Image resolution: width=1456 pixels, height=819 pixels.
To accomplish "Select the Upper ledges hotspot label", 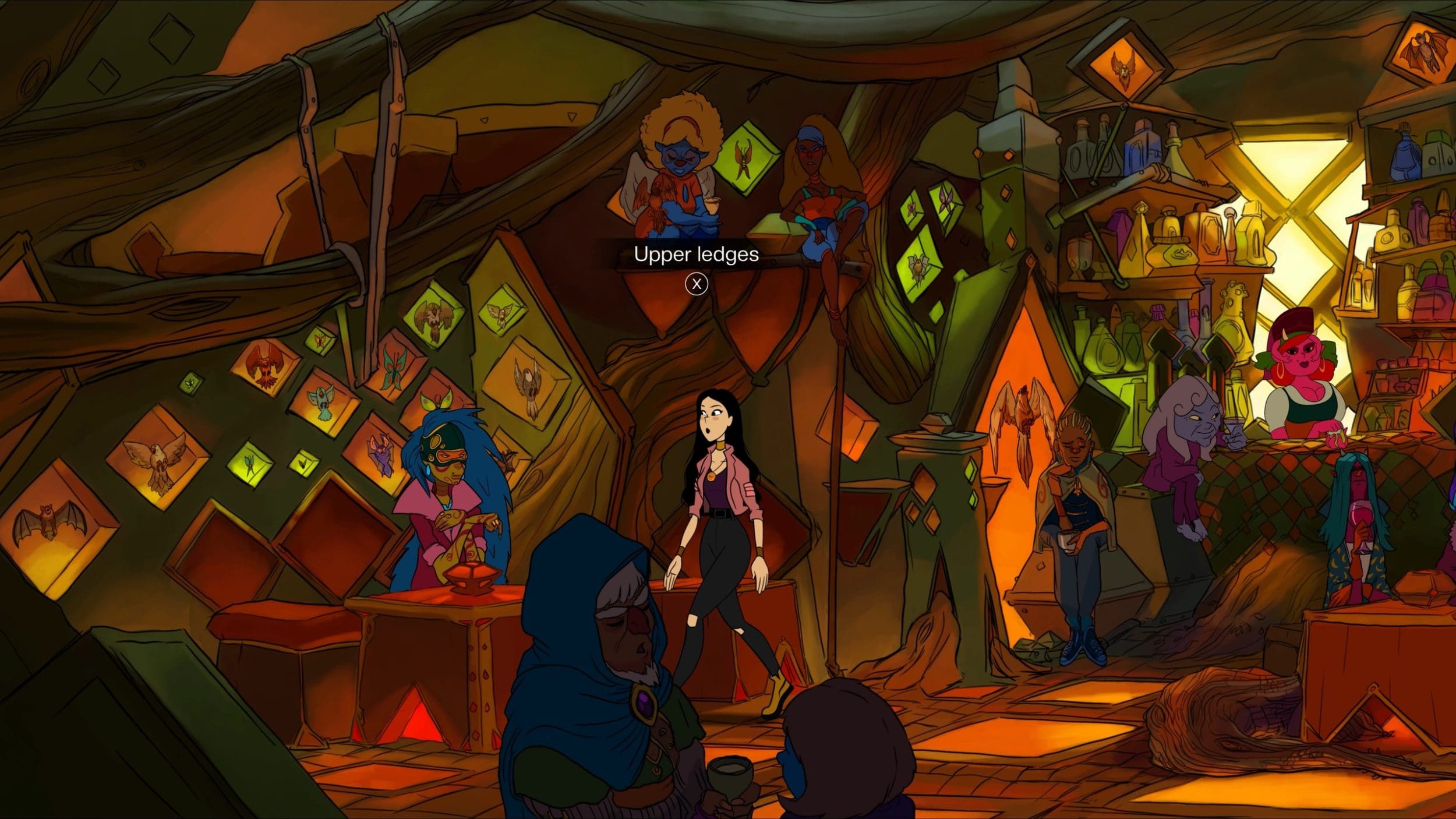I will 696,255.
